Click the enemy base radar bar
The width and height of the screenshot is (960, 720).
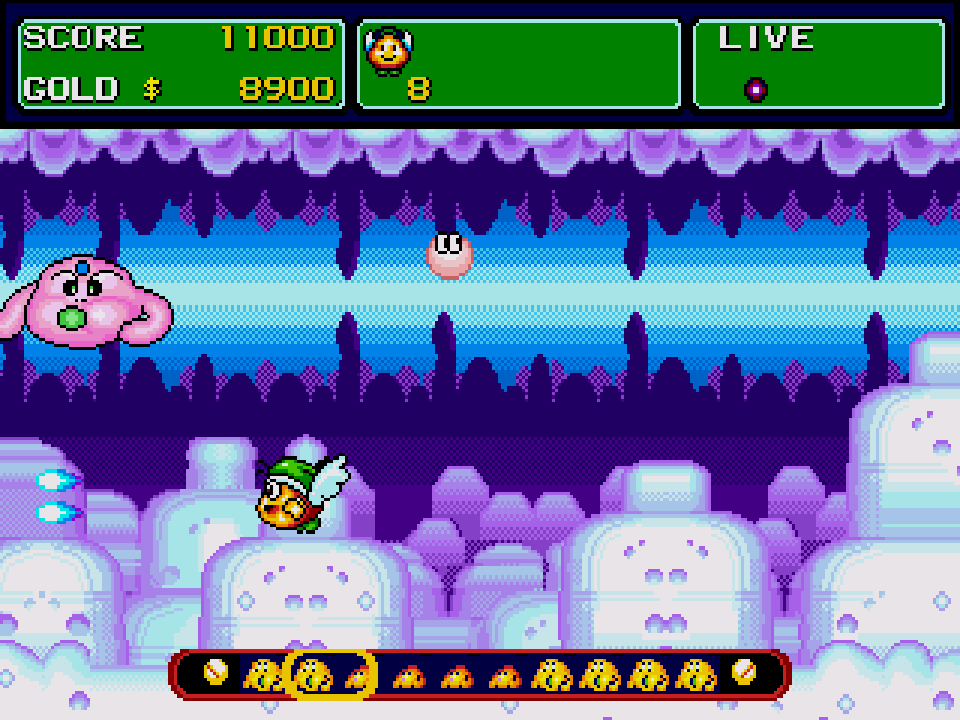click(x=480, y=674)
